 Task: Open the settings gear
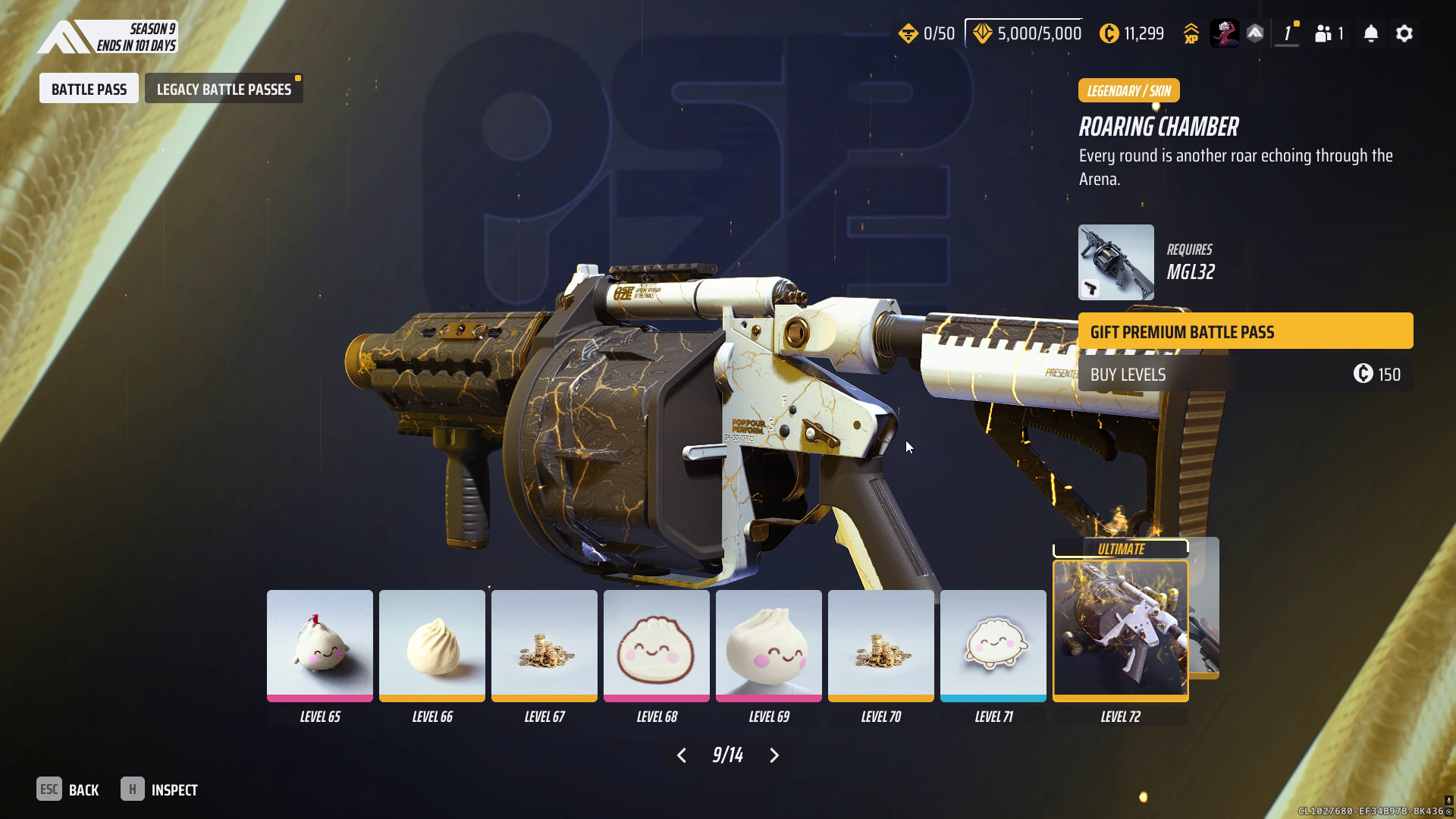(x=1404, y=33)
